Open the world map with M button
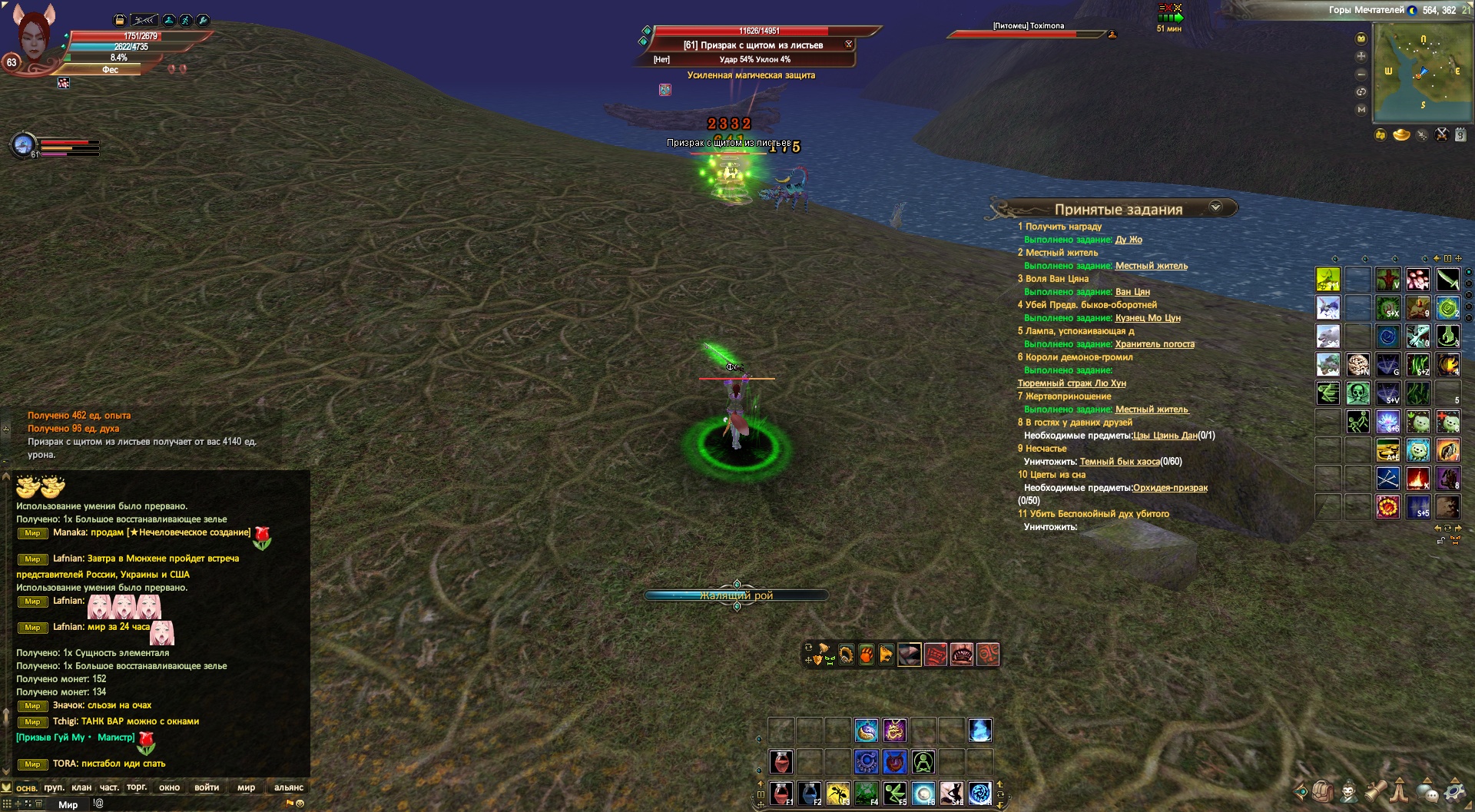Viewport: 1475px width, 812px height. (1361, 109)
